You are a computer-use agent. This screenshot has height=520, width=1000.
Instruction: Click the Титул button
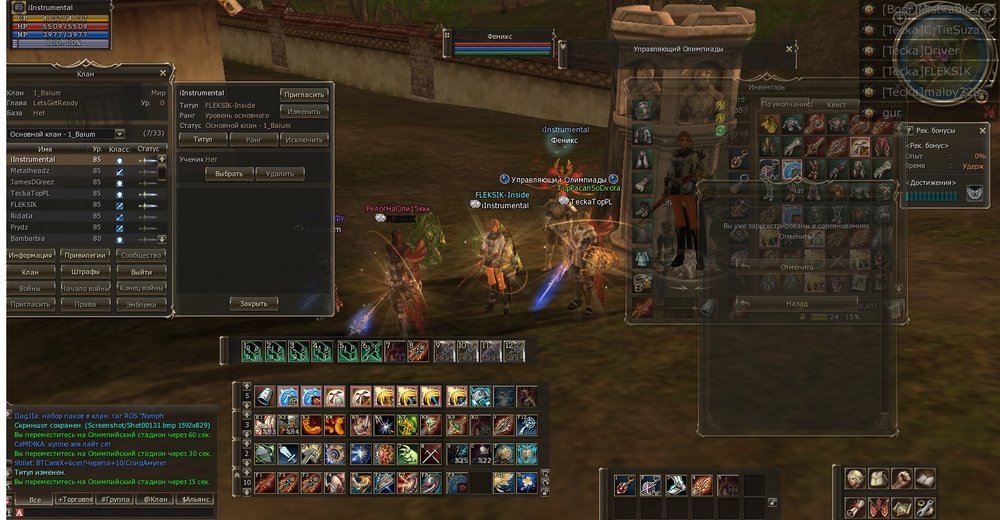(203, 140)
